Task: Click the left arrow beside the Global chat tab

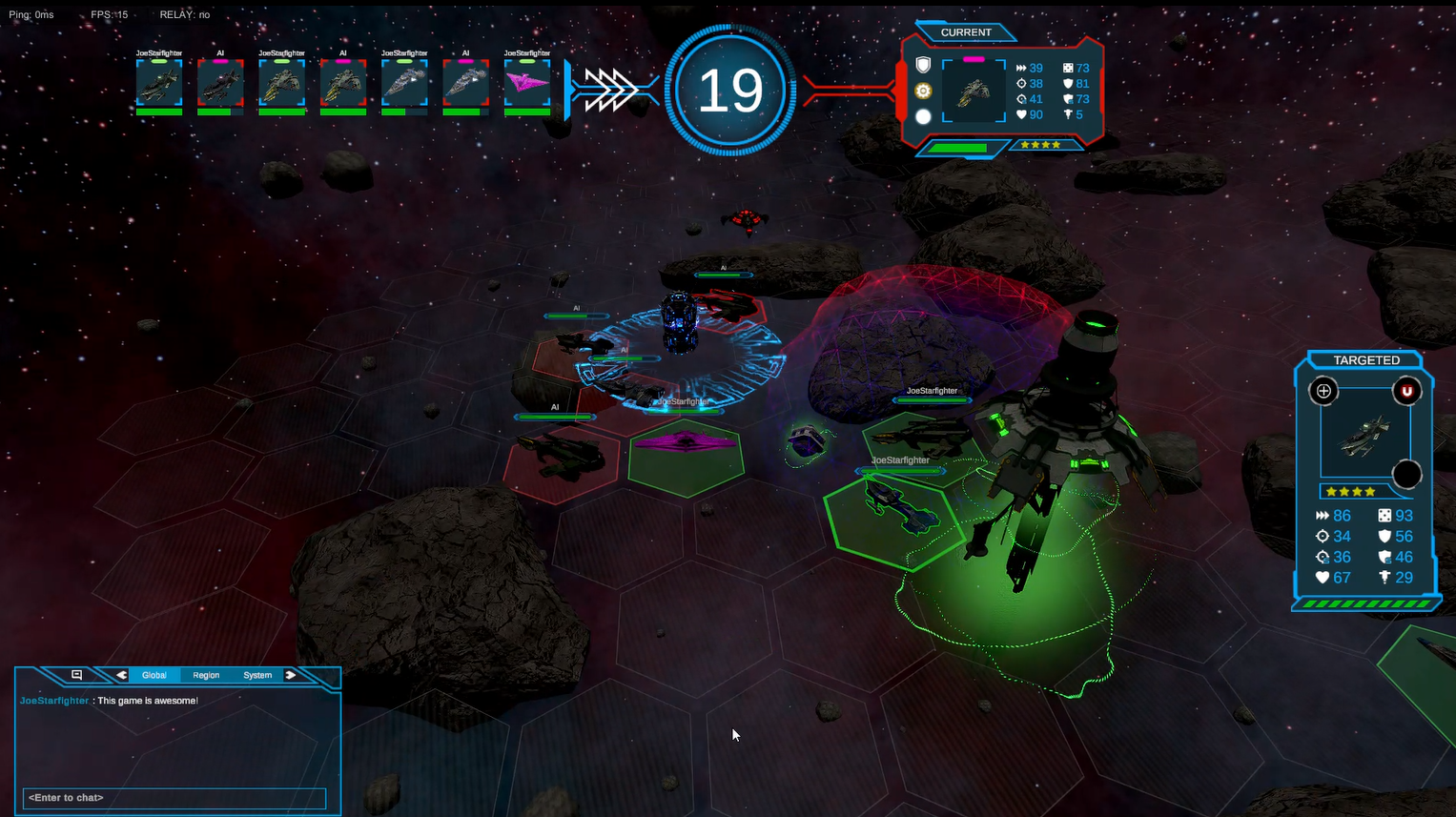Action: pyautogui.click(x=120, y=674)
